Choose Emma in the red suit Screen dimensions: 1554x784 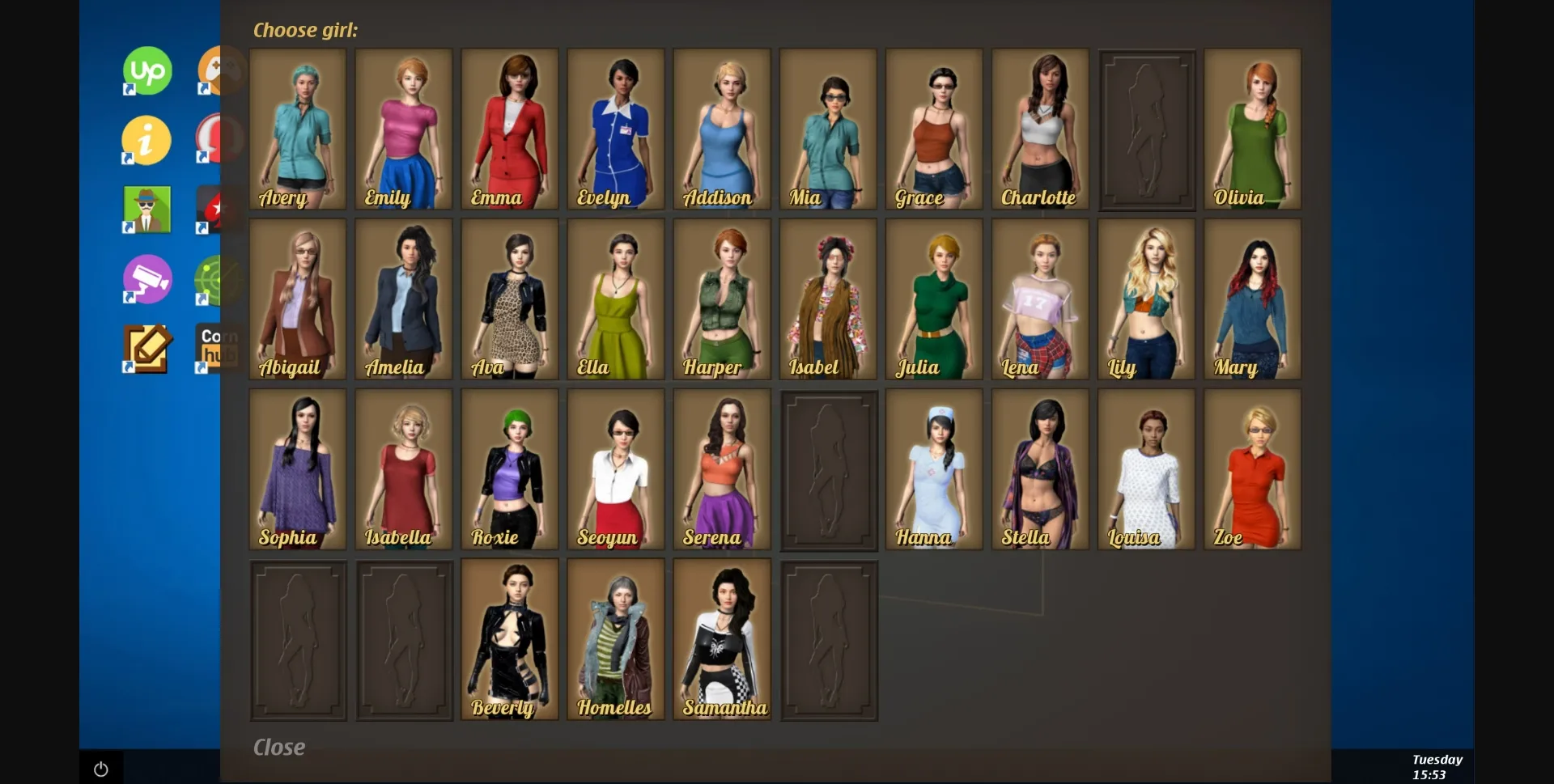509,129
